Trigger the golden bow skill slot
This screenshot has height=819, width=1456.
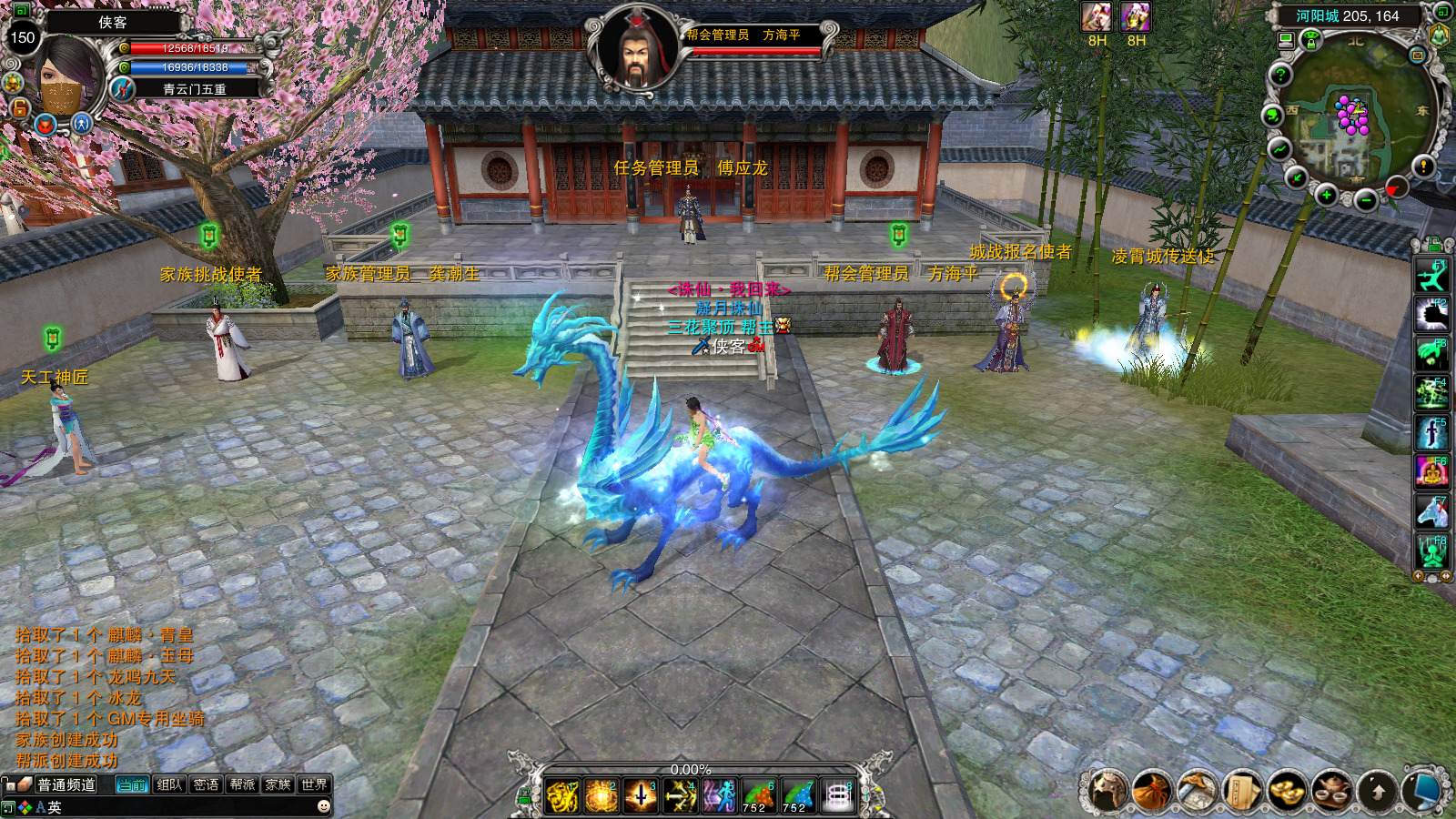click(679, 797)
